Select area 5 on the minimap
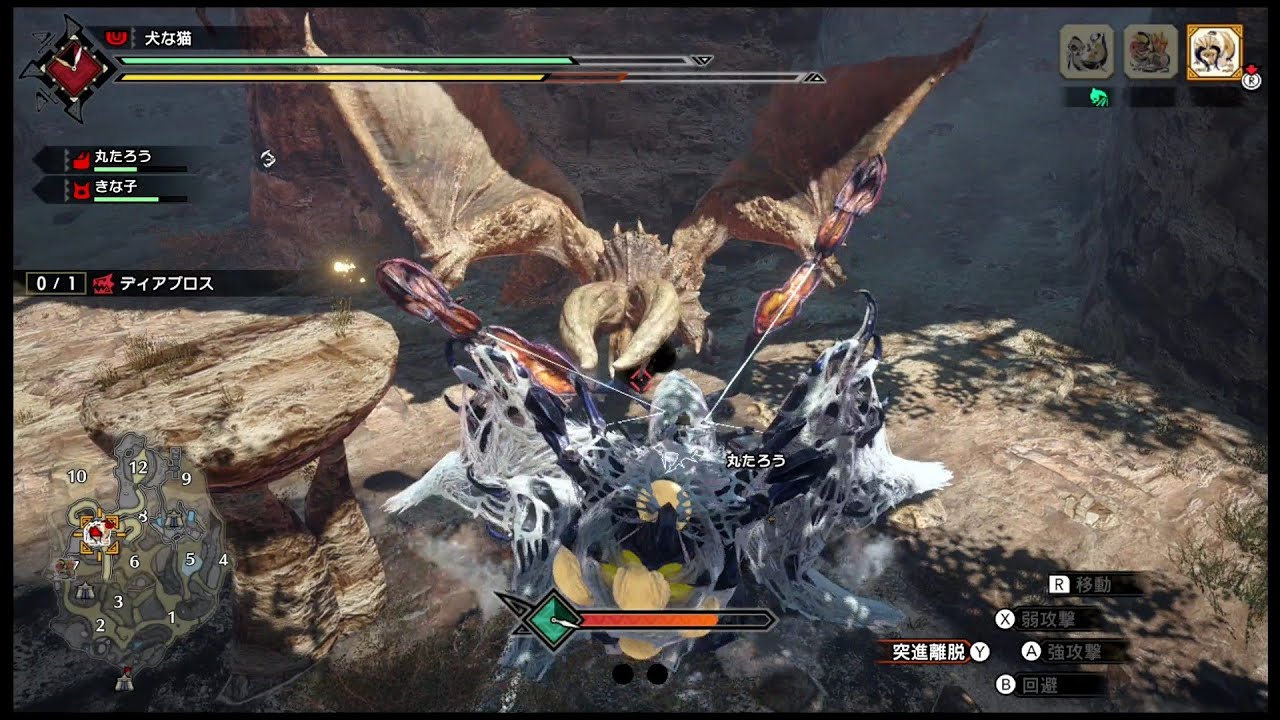 point(190,558)
